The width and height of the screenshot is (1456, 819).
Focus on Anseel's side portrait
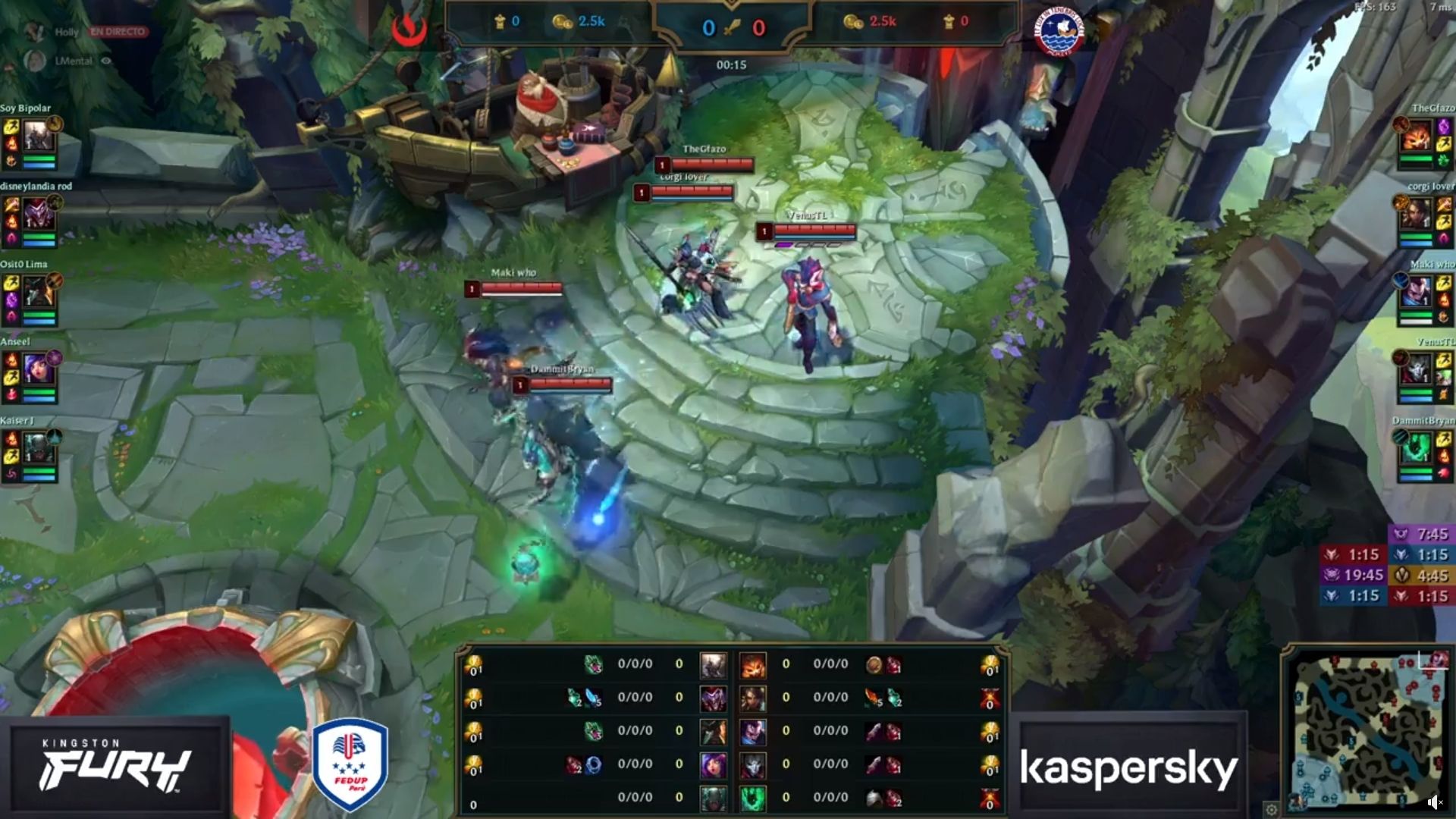(x=38, y=370)
